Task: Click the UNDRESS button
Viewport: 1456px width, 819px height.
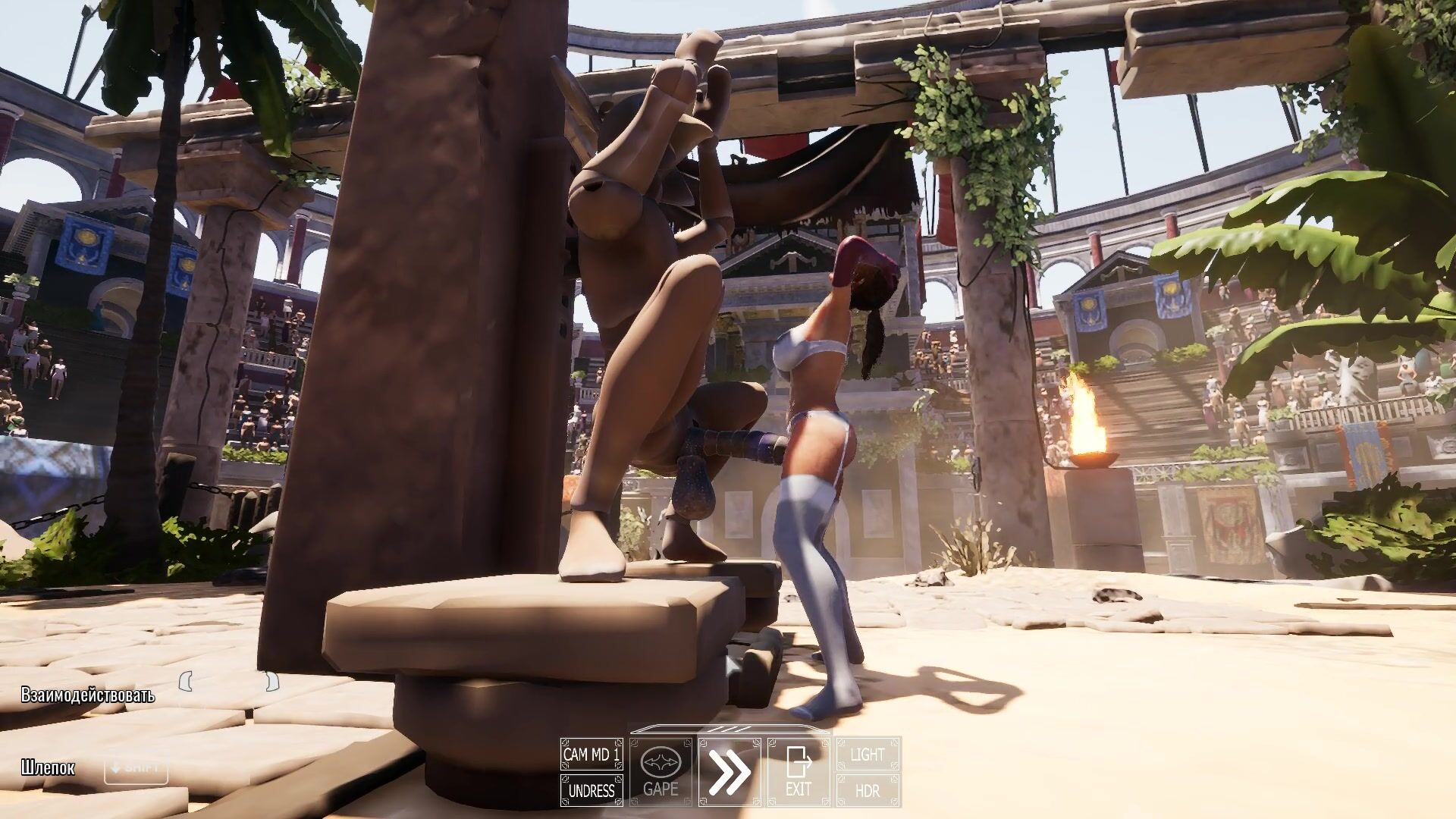Action: pos(591,791)
